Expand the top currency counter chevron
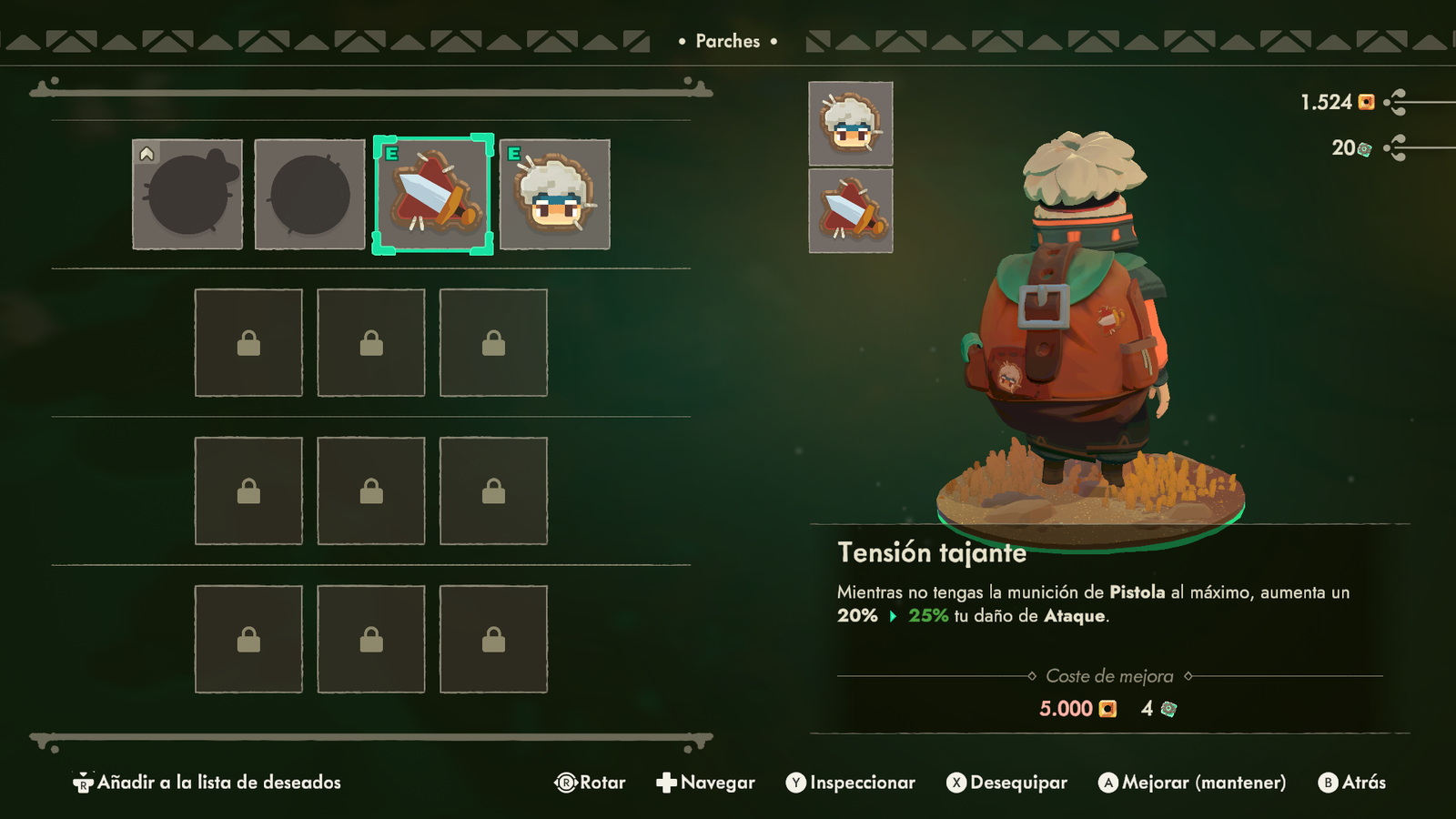Image resolution: width=1456 pixels, height=819 pixels. (1399, 104)
